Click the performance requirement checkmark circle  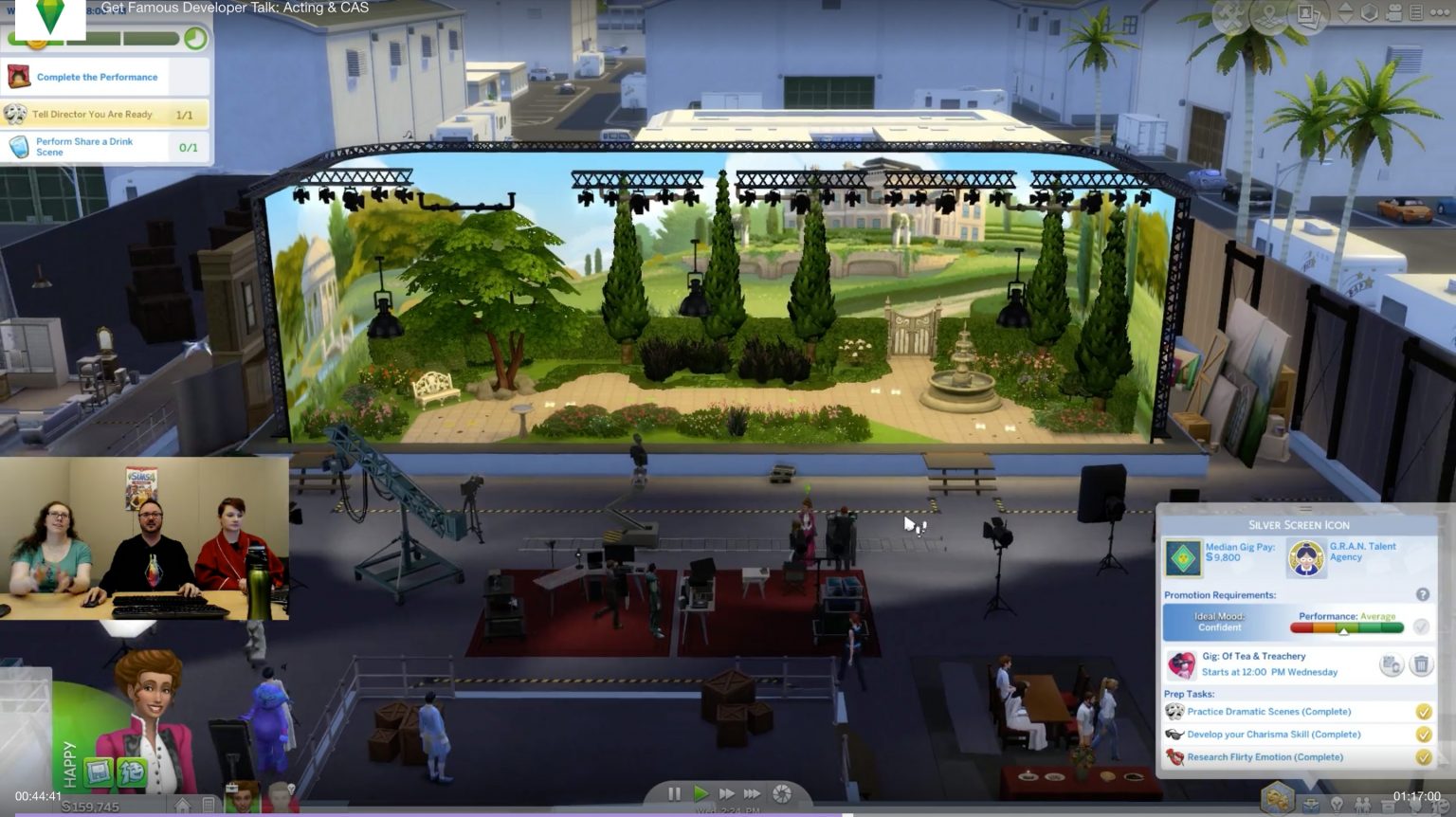tap(1421, 627)
